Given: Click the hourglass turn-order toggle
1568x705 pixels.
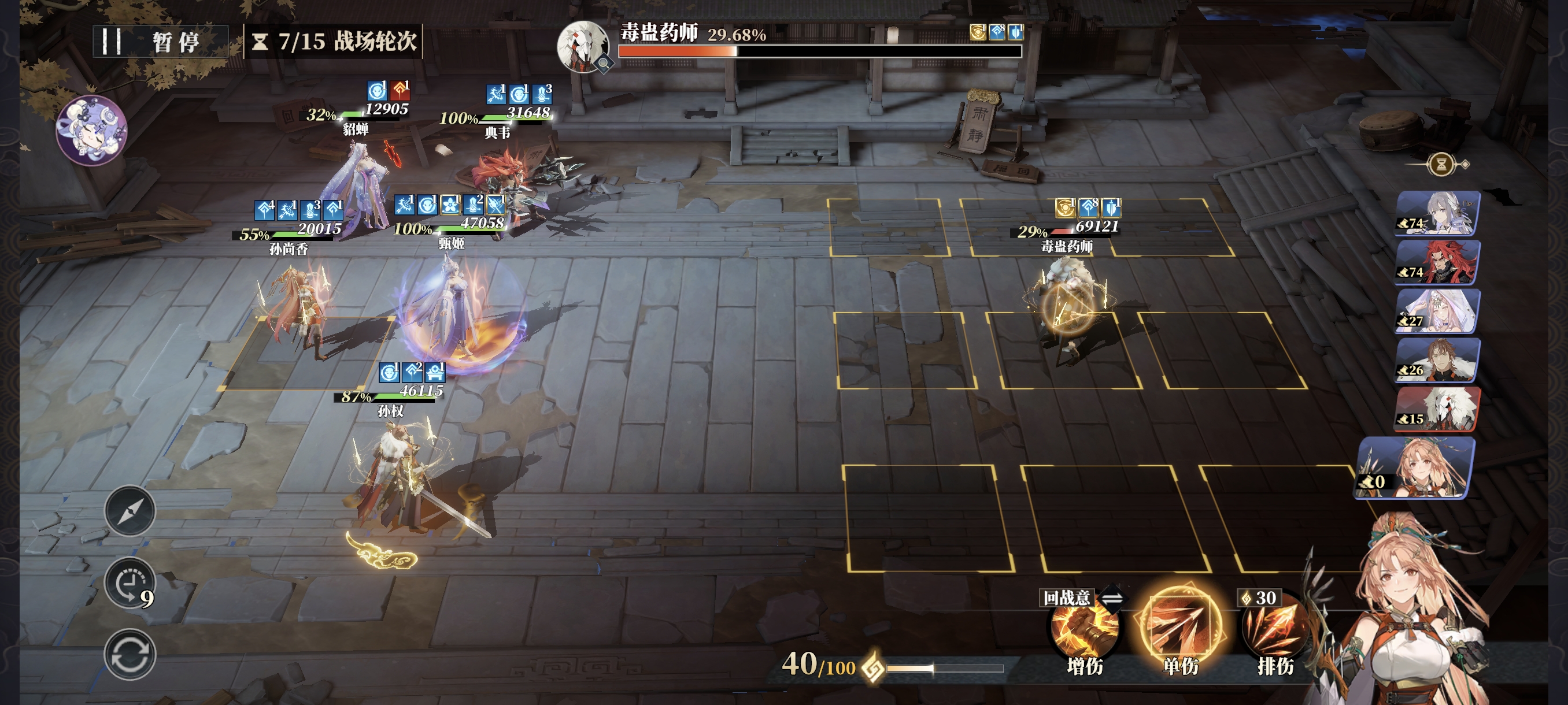Looking at the screenshot, I should coord(1441,164).
